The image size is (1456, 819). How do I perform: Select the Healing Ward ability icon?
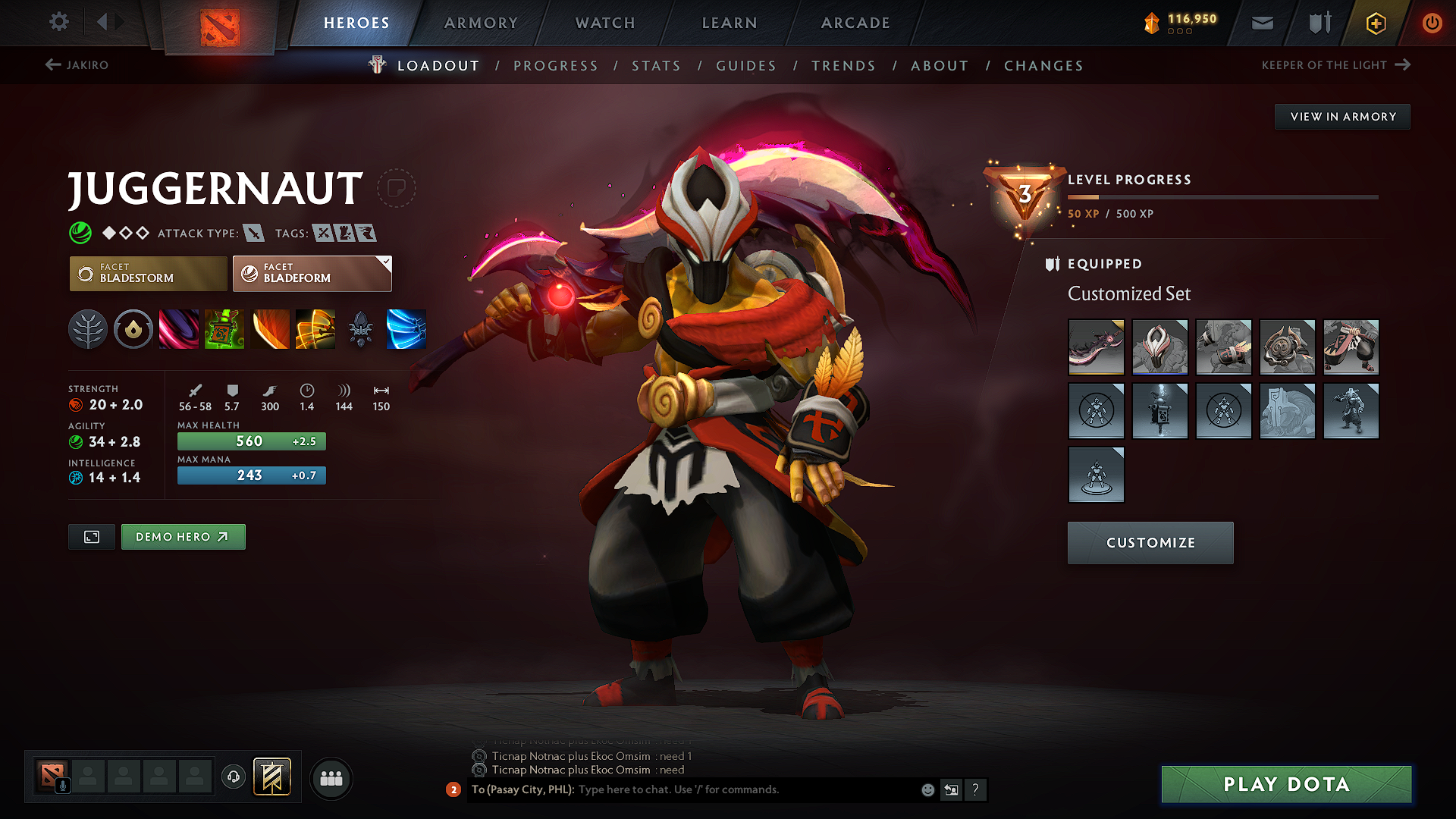(x=224, y=328)
